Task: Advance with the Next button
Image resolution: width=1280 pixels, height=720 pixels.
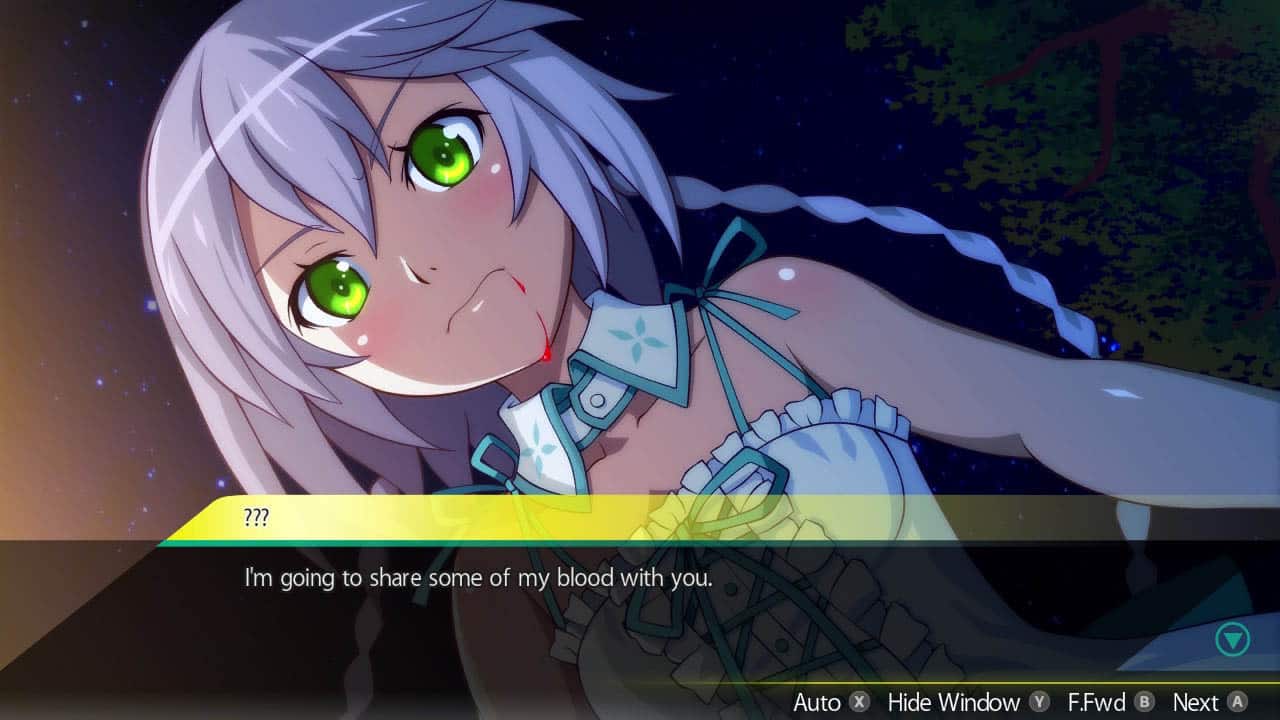Action: [x=1209, y=702]
